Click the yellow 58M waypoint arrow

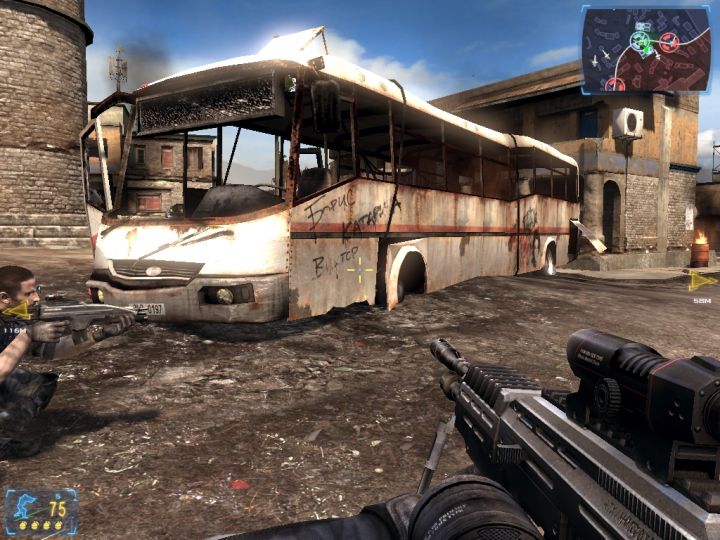(702, 281)
